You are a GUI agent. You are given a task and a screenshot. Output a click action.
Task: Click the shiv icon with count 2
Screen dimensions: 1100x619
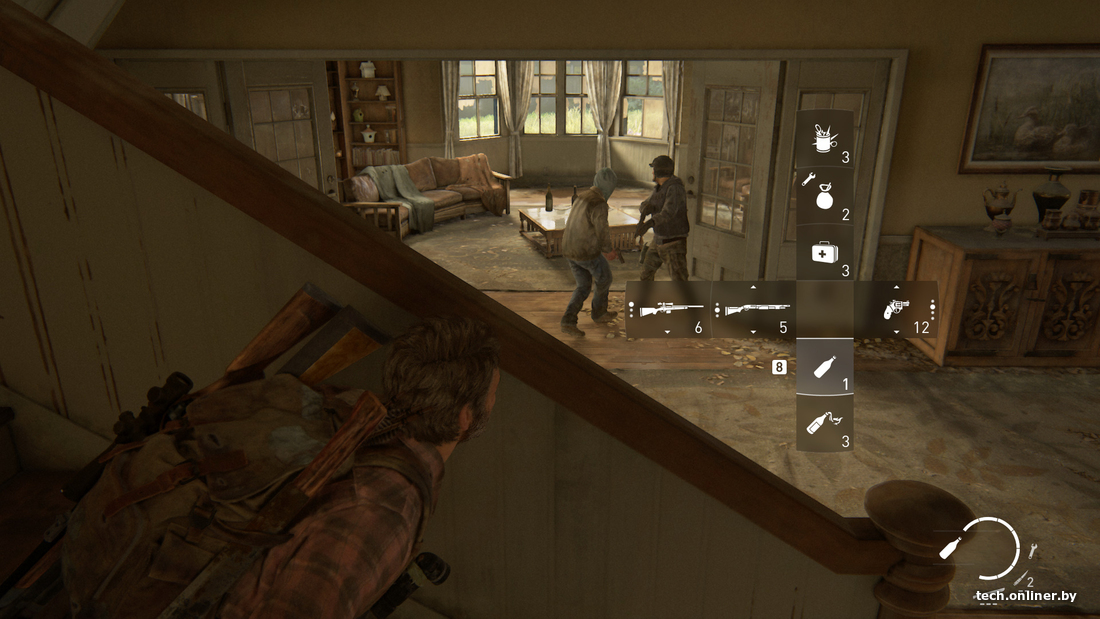pyautogui.click(x=1021, y=578)
